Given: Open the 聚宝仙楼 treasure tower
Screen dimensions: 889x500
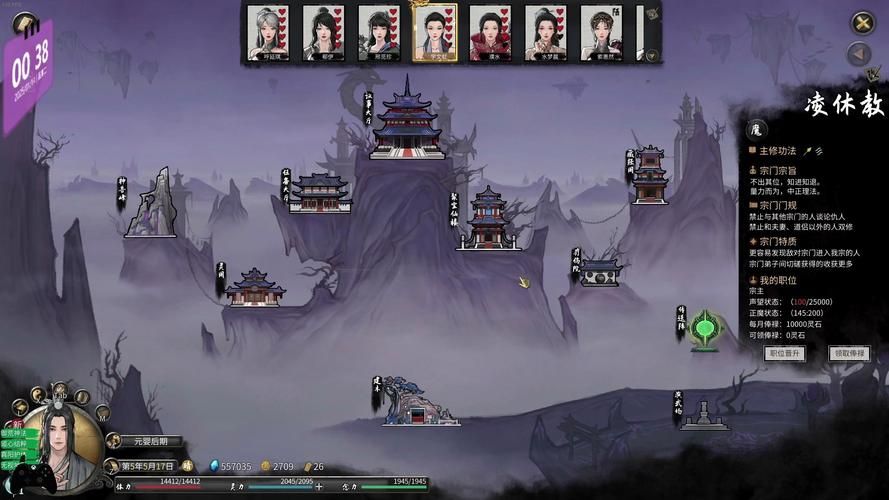Looking at the screenshot, I should click(x=488, y=218).
